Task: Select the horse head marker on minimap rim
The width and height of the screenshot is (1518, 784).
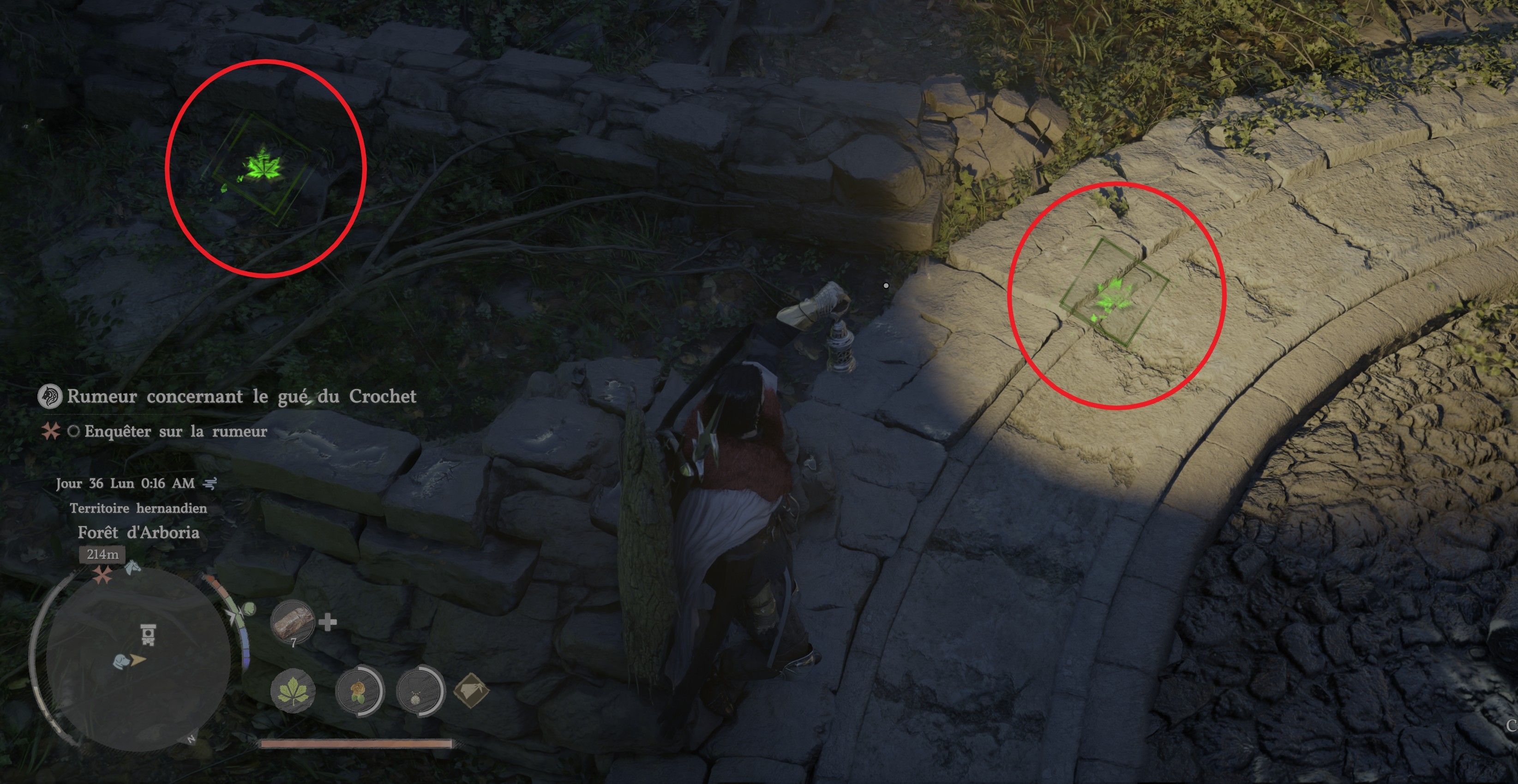Action: click(x=133, y=568)
